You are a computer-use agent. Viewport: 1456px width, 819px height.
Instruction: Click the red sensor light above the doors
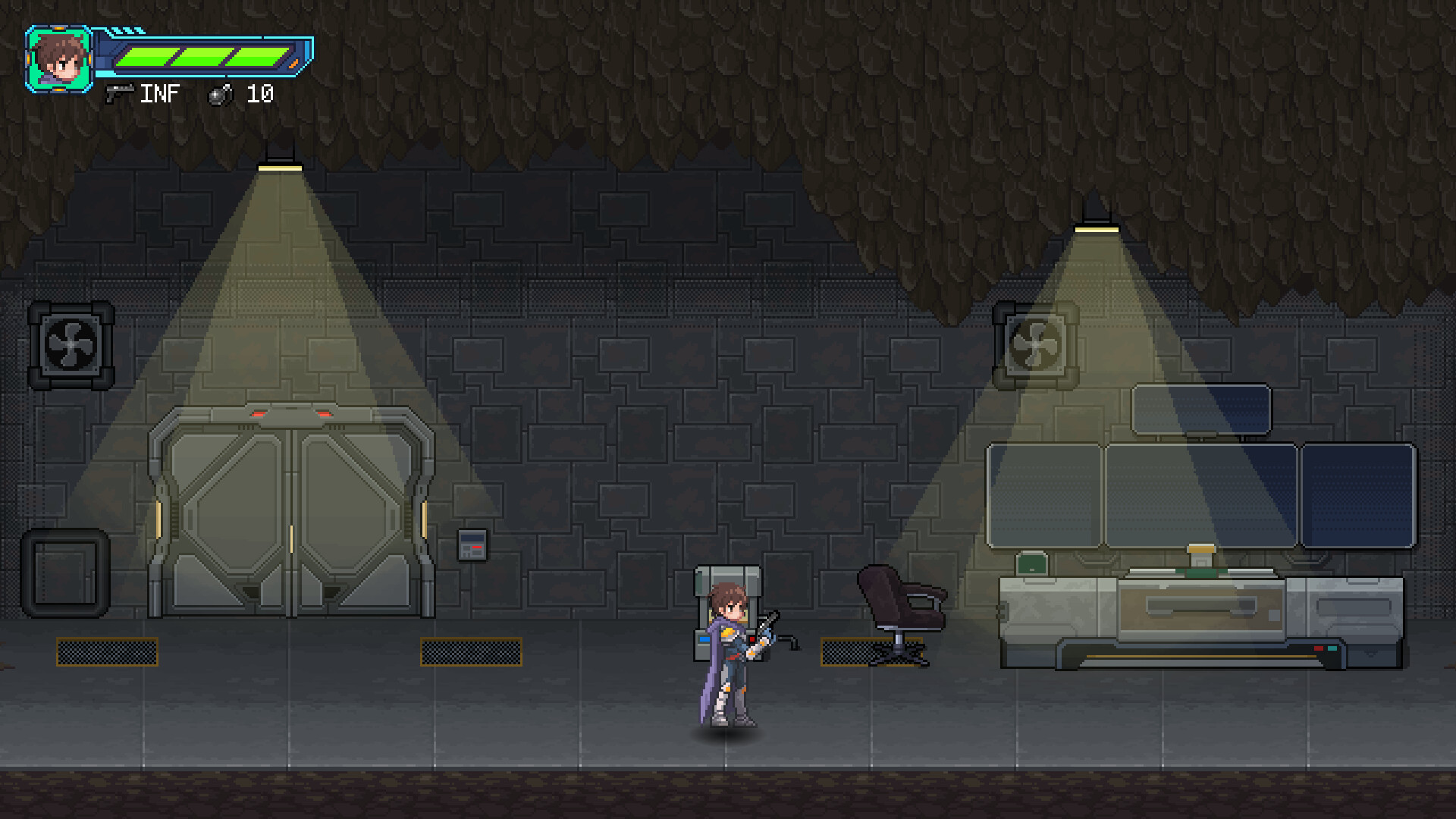[x=259, y=414]
